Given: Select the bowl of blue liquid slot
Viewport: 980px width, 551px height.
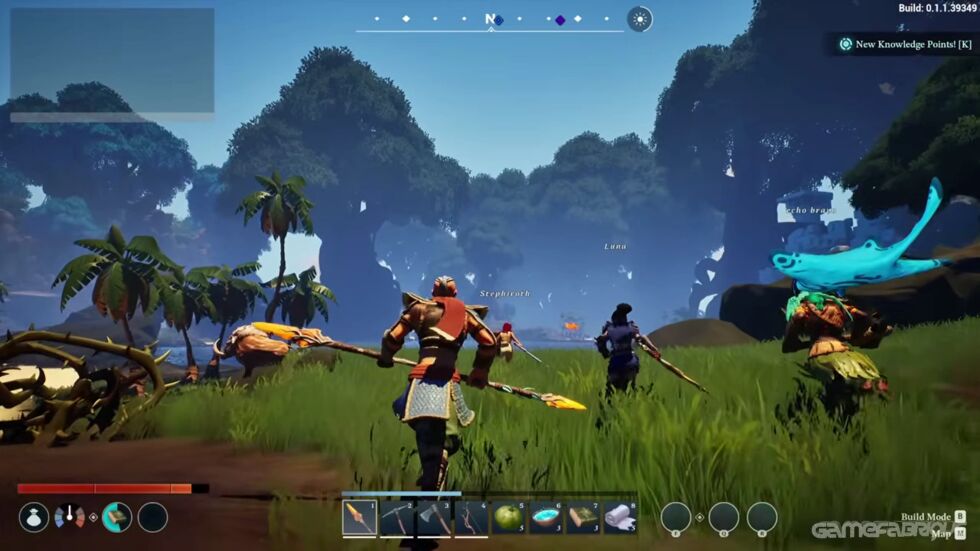Looking at the screenshot, I should (x=546, y=517).
